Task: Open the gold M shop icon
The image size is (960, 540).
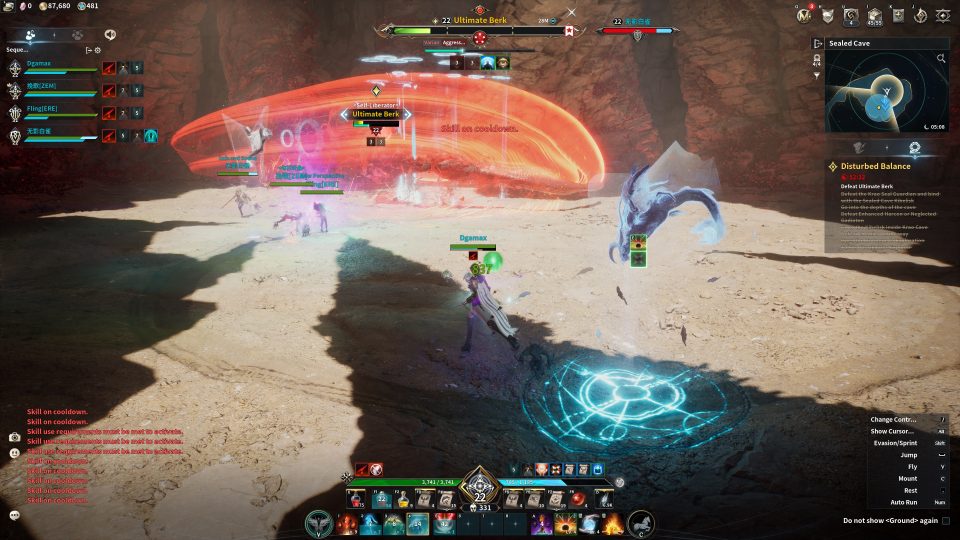Action: point(803,15)
